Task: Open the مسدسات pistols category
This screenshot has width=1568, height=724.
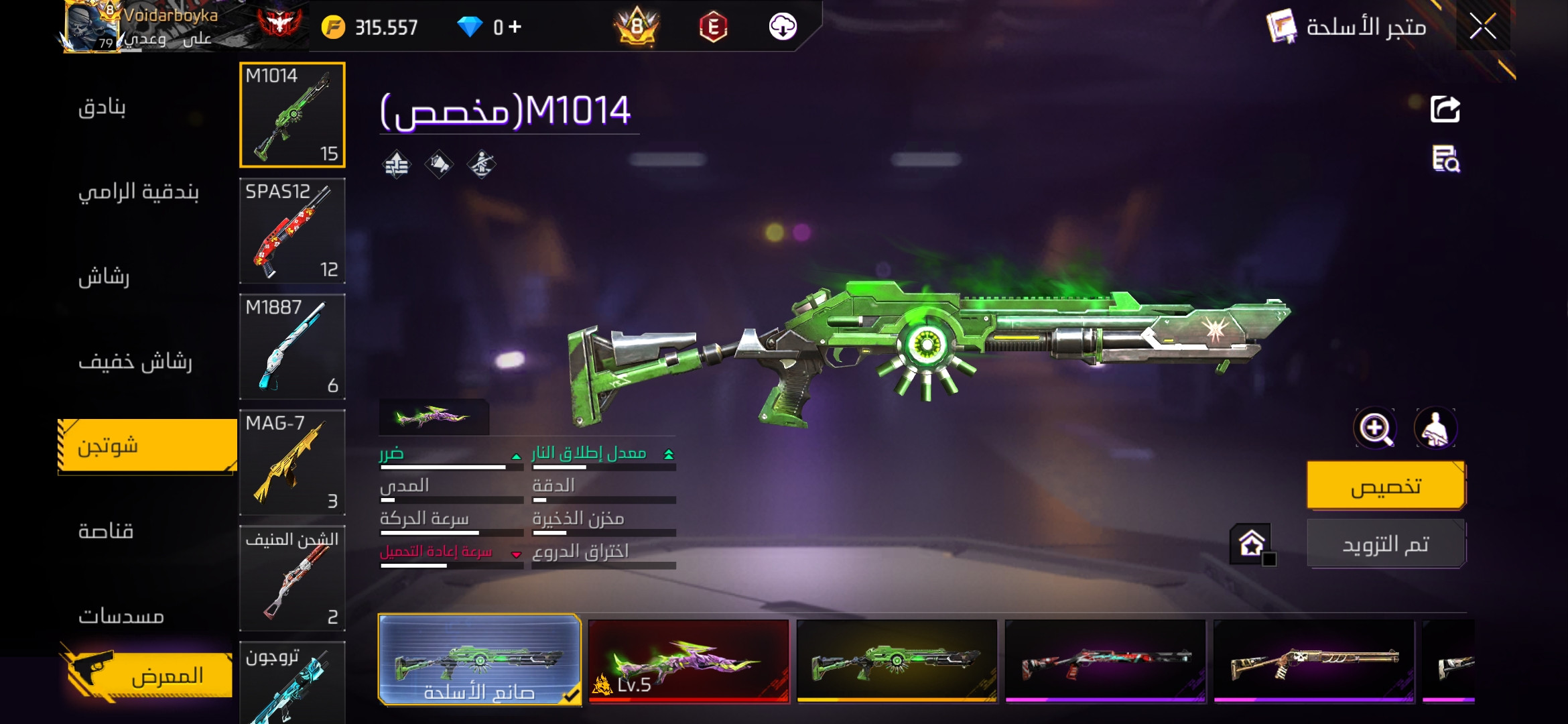Action: tap(121, 616)
